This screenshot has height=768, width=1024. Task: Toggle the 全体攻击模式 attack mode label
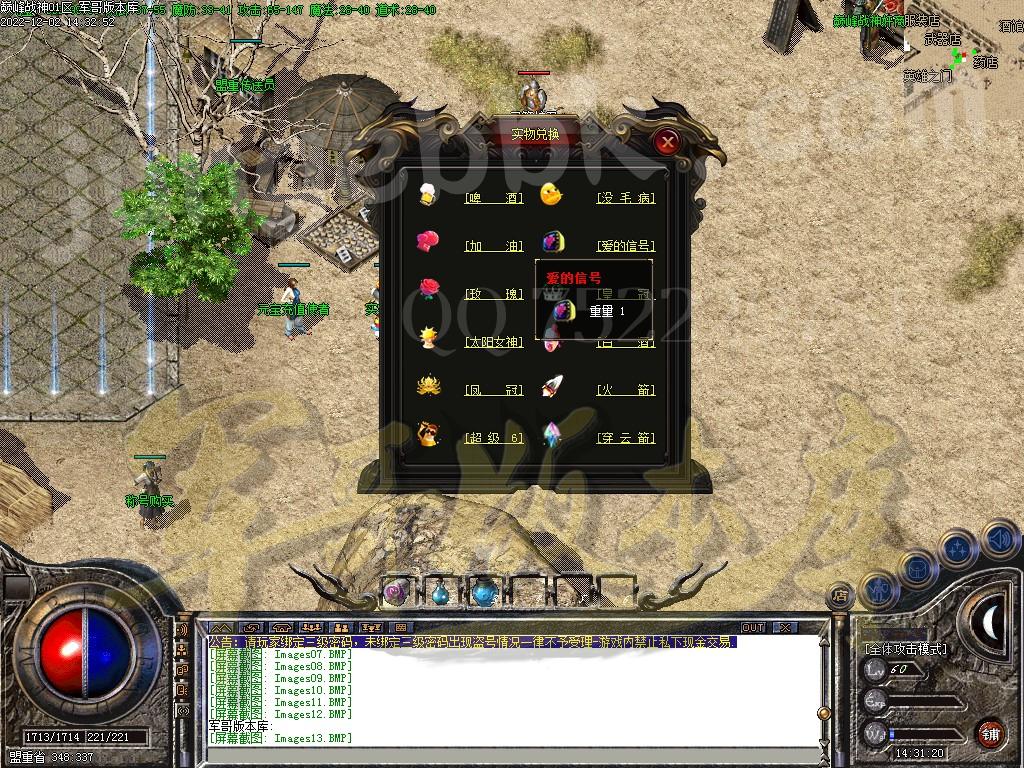click(905, 649)
